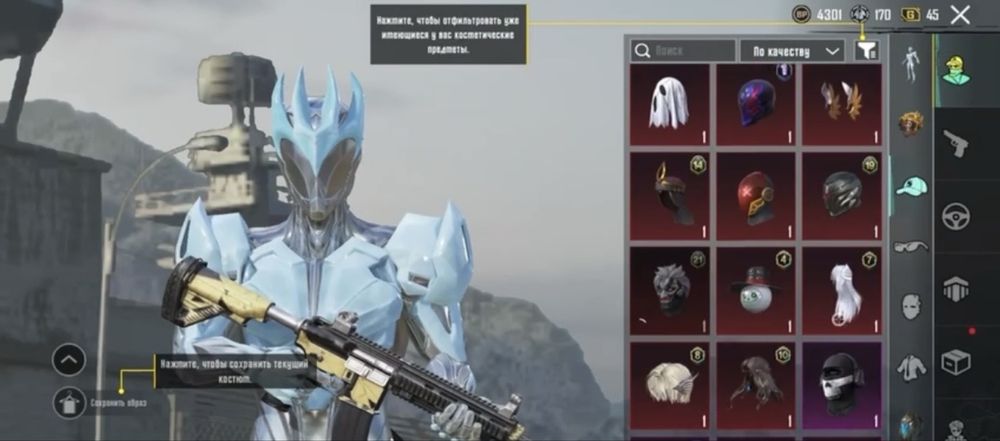
Task: Toggle the owned cosmetics filter funnel icon
Action: [866, 50]
